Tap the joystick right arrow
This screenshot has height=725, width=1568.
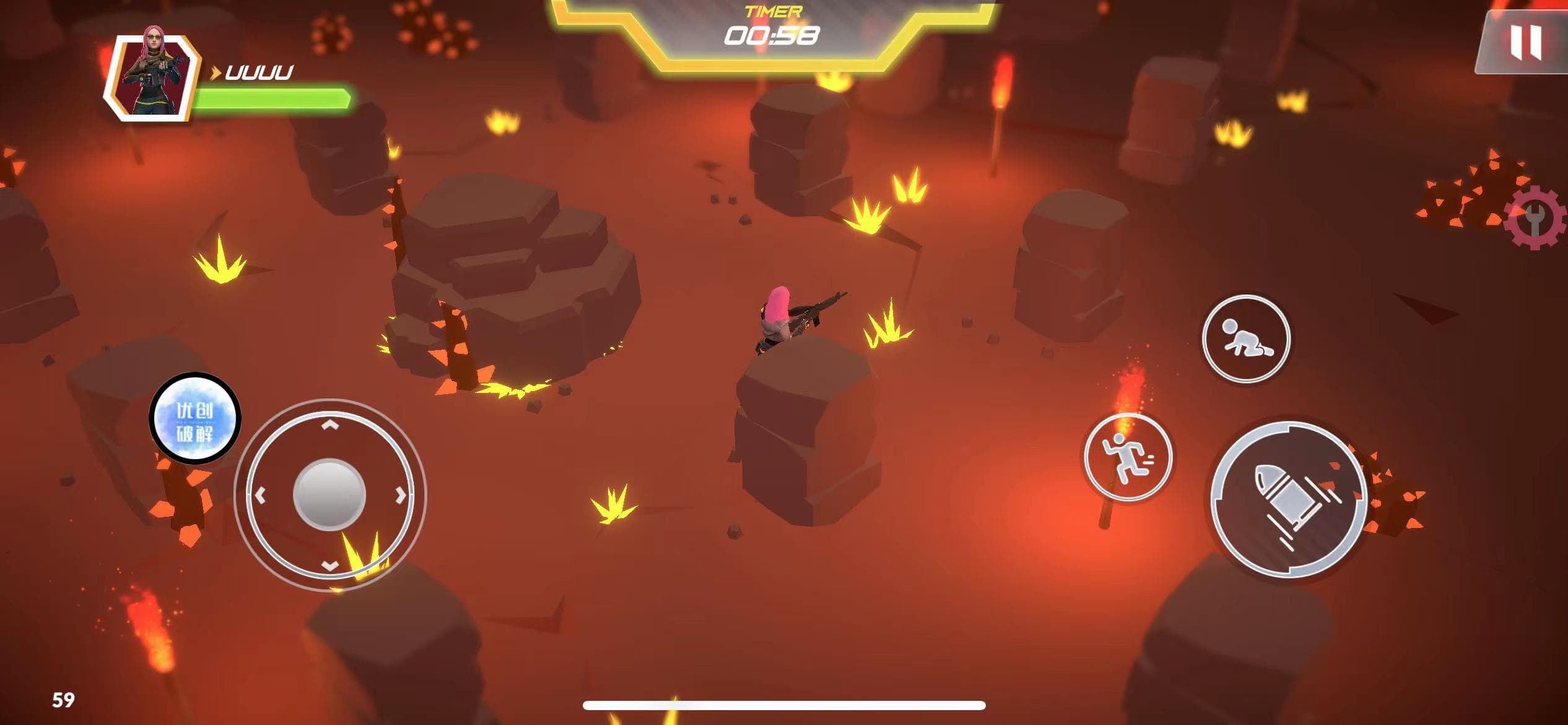click(x=401, y=495)
